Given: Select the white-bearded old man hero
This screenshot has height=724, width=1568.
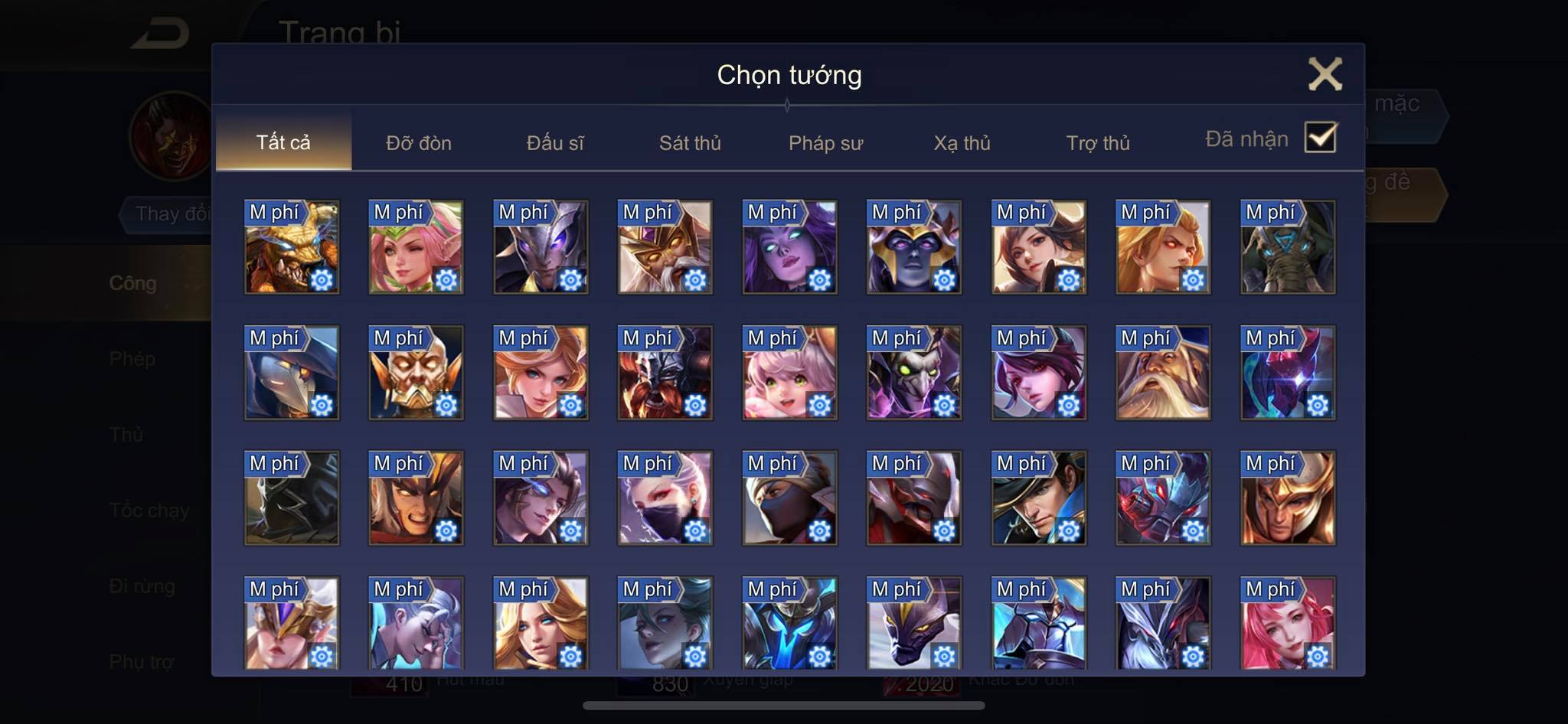Looking at the screenshot, I should point(1163,373).
